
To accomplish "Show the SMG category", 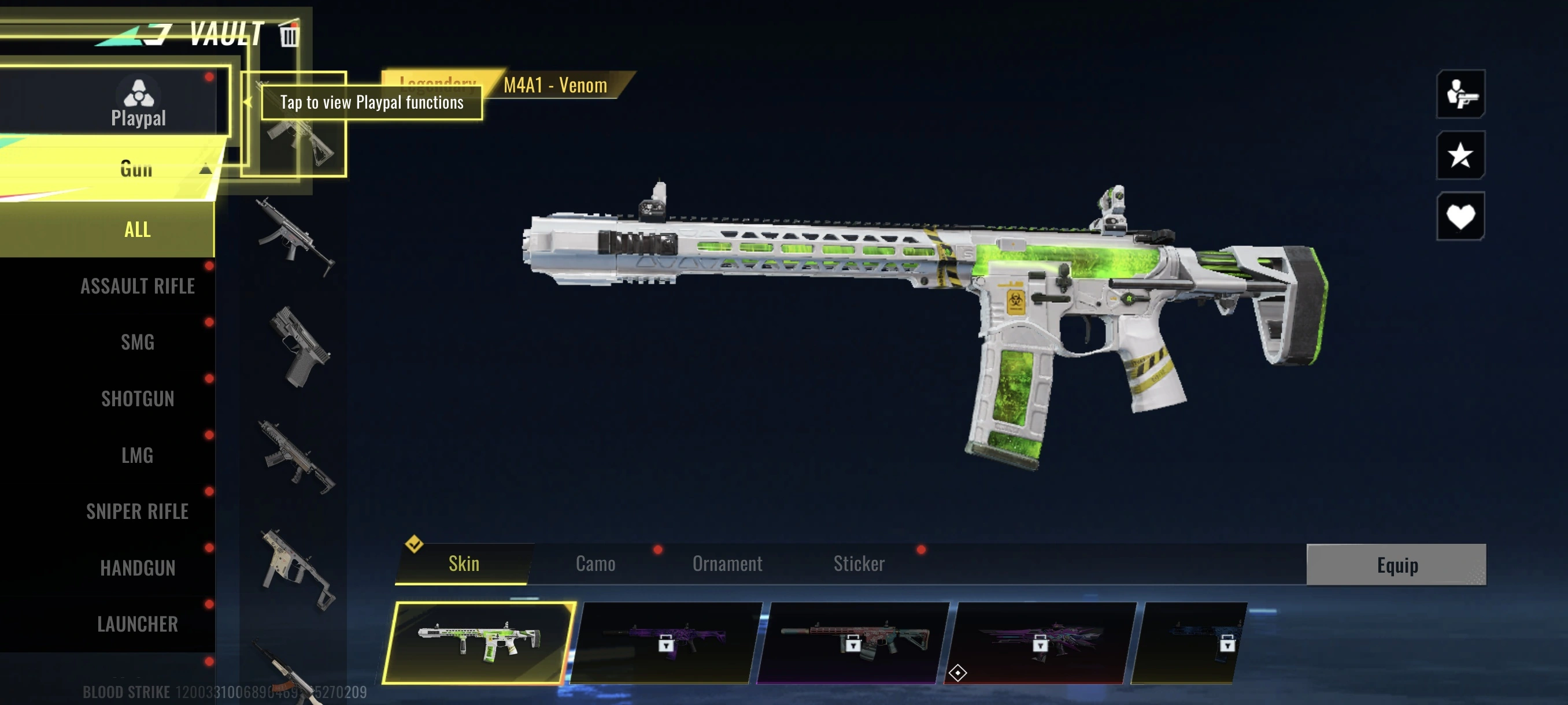I will [x=138, y=343].
